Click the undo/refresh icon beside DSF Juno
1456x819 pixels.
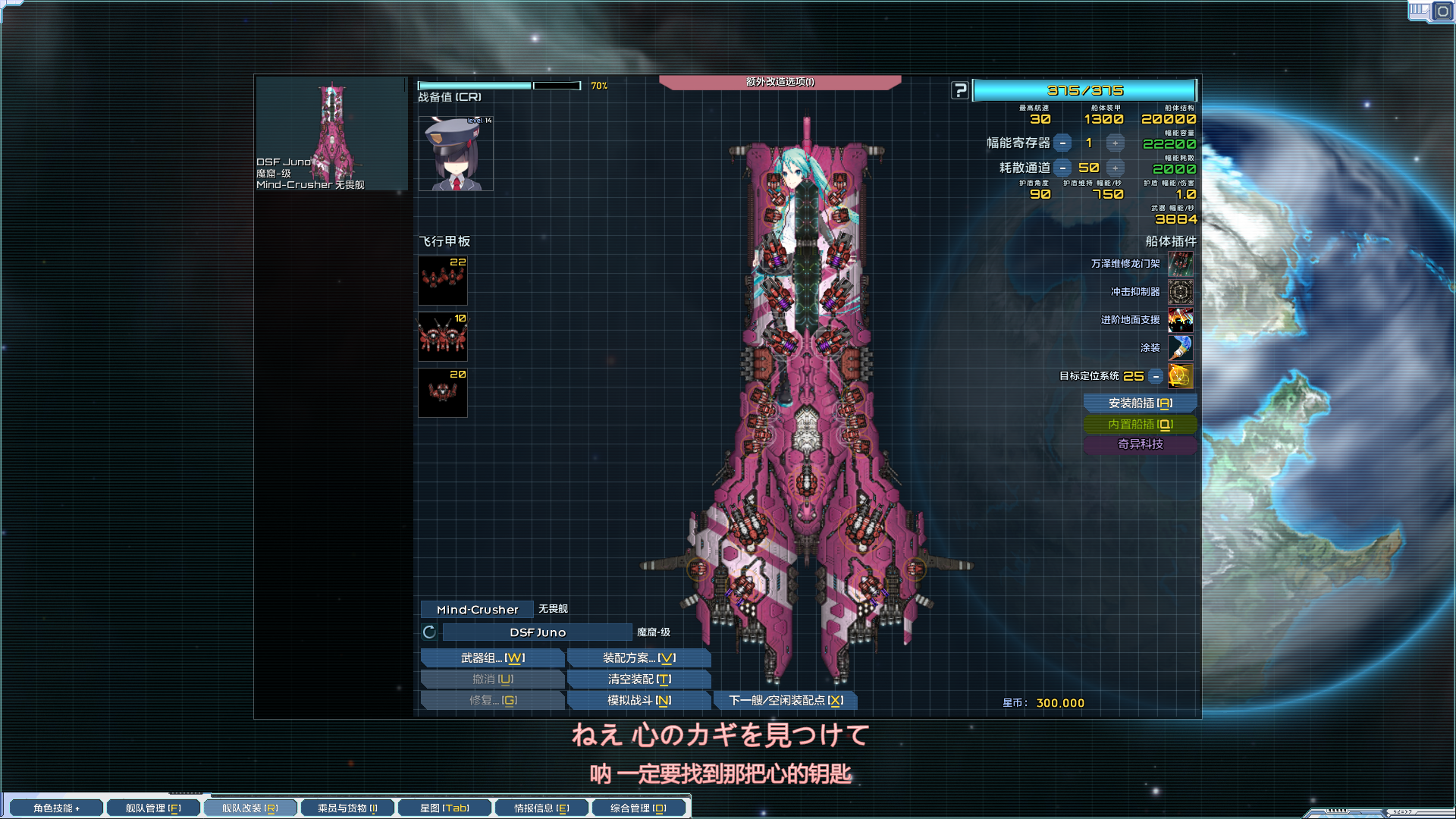pyautogui.click(x=427, y=631)
